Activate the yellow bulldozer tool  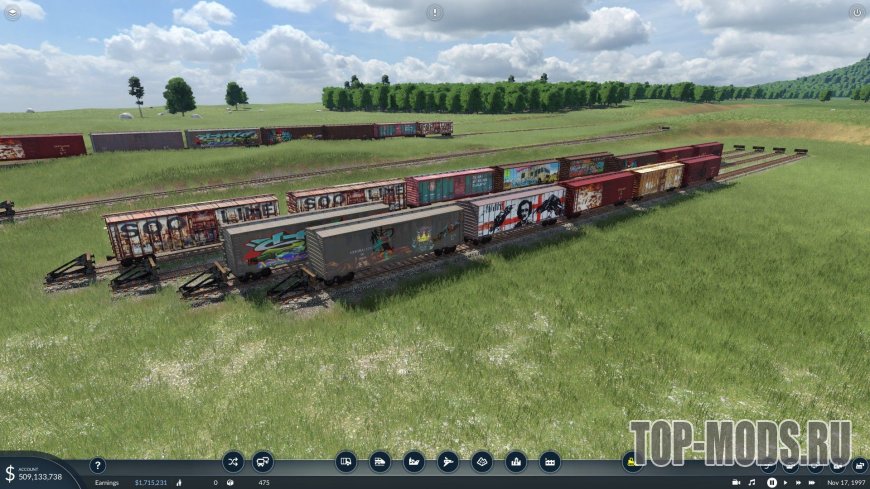pyautogui.click(x=632, y=461)
